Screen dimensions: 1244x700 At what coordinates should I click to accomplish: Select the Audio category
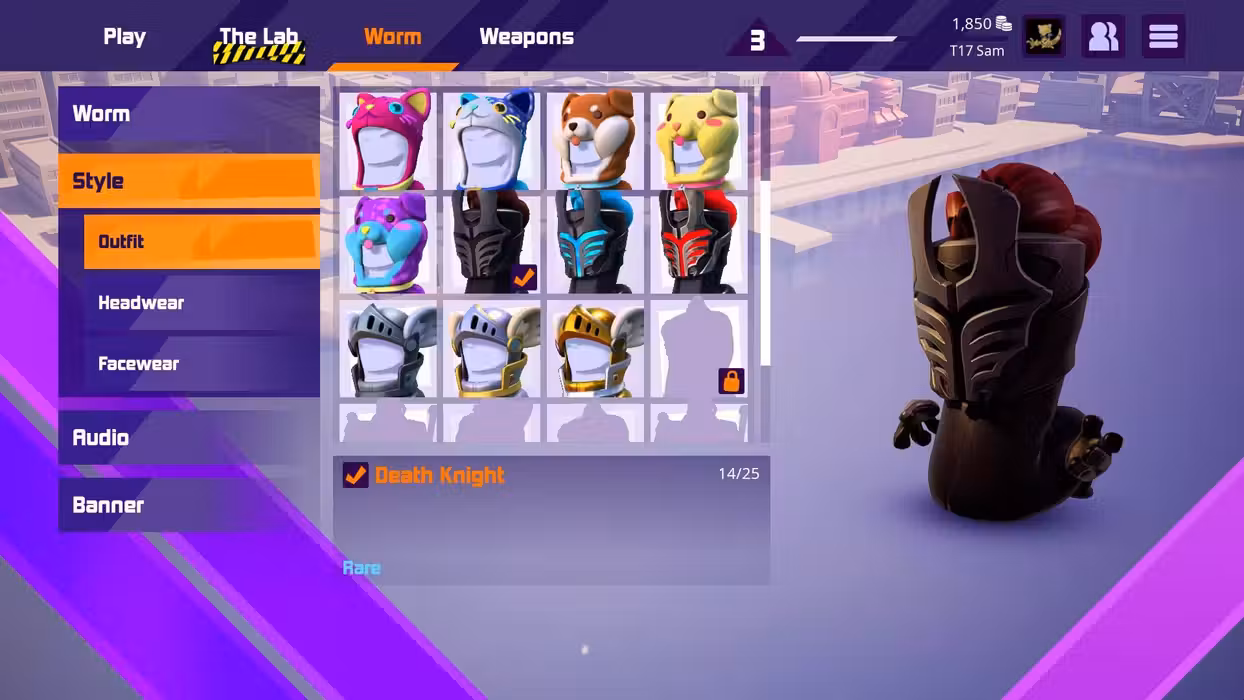[188, 438]
